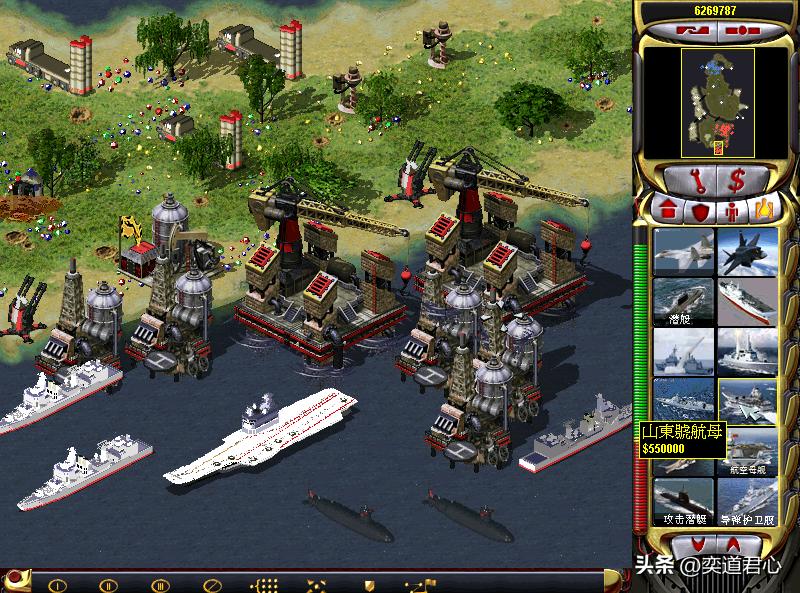Build the 潜艇 submarine unit
This screenshot has width=800, height=593.
[x=684, y=301]
